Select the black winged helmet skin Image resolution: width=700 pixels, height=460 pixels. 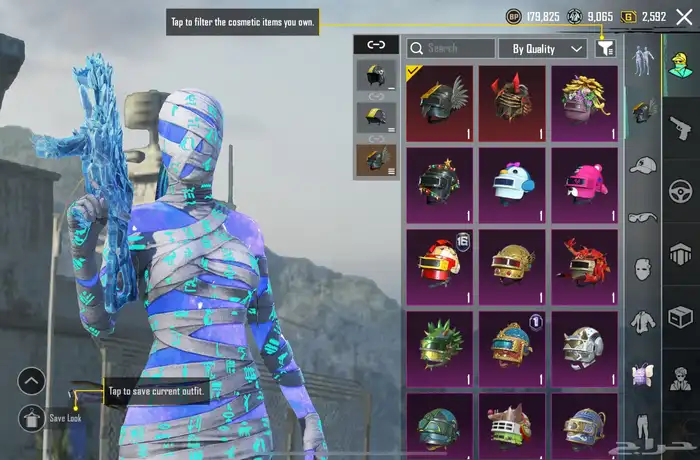[439, 103]
